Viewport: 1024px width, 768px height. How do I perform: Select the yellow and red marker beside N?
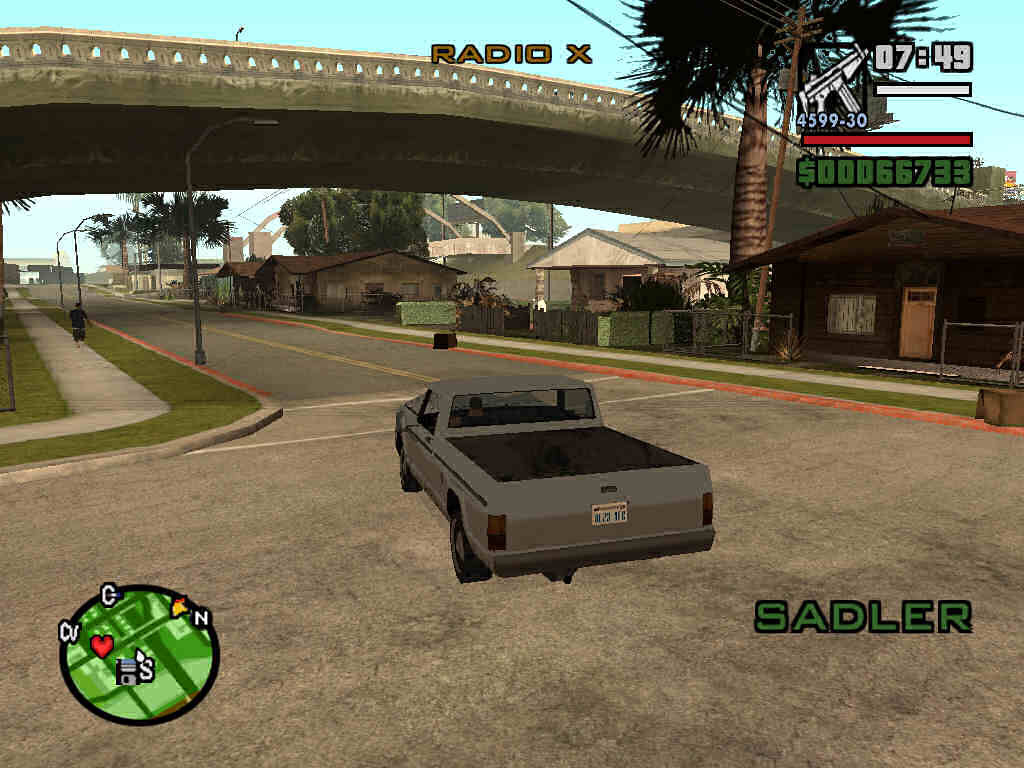point(180,606)
